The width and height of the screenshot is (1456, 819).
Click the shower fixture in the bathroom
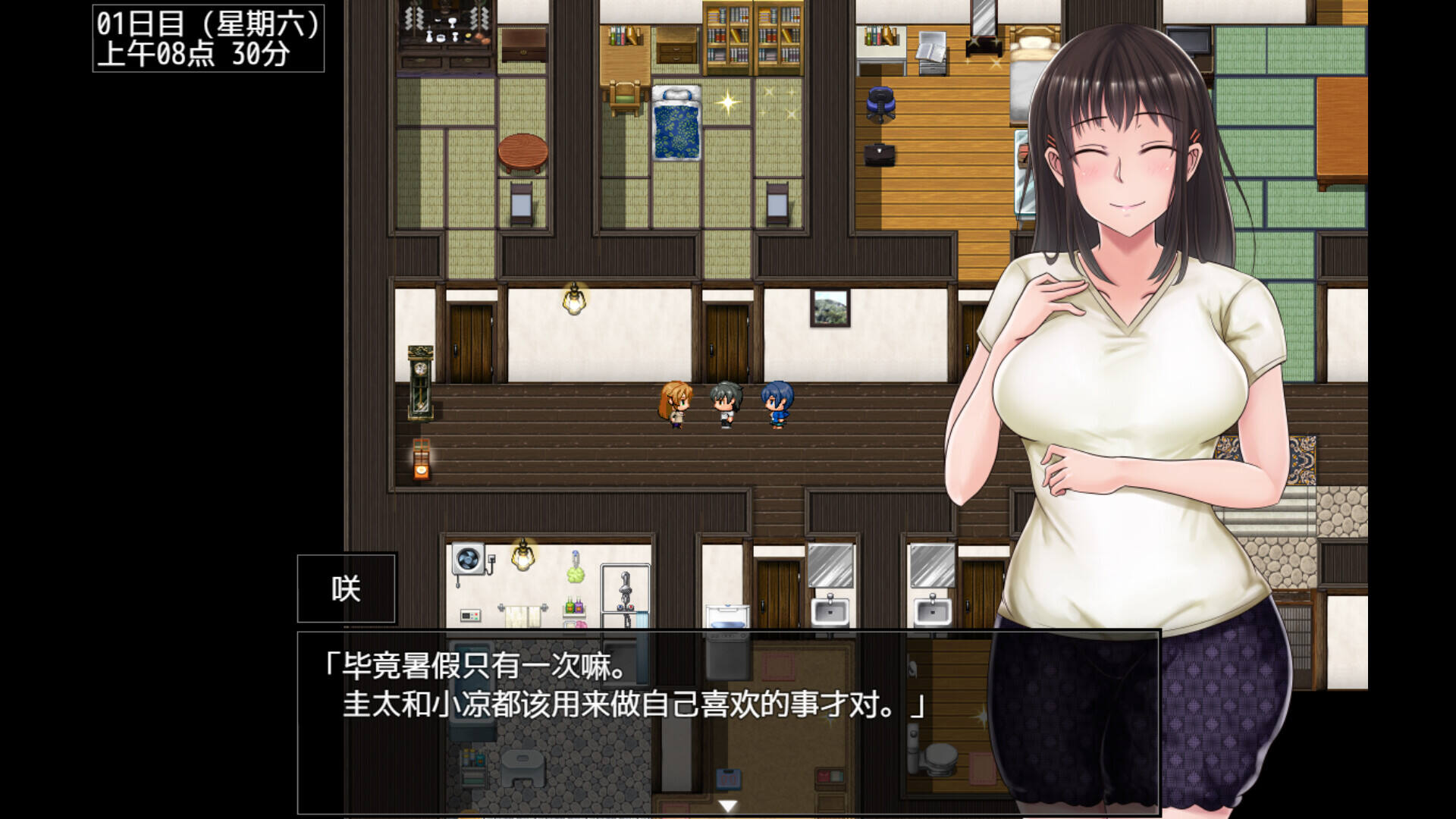point(625,588)
